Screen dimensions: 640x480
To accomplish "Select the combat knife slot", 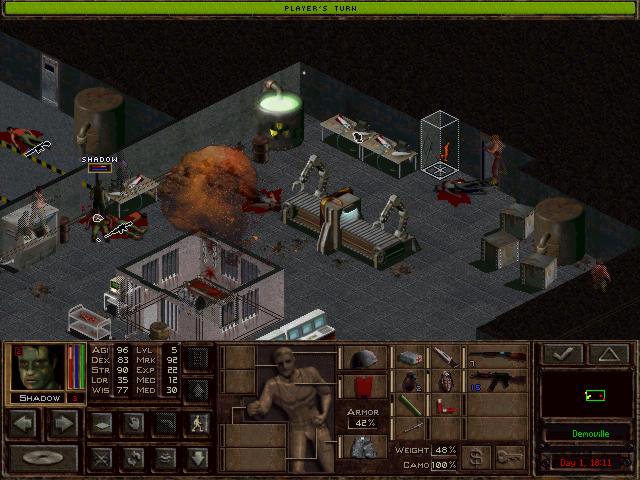I will [x=444, y=357].
